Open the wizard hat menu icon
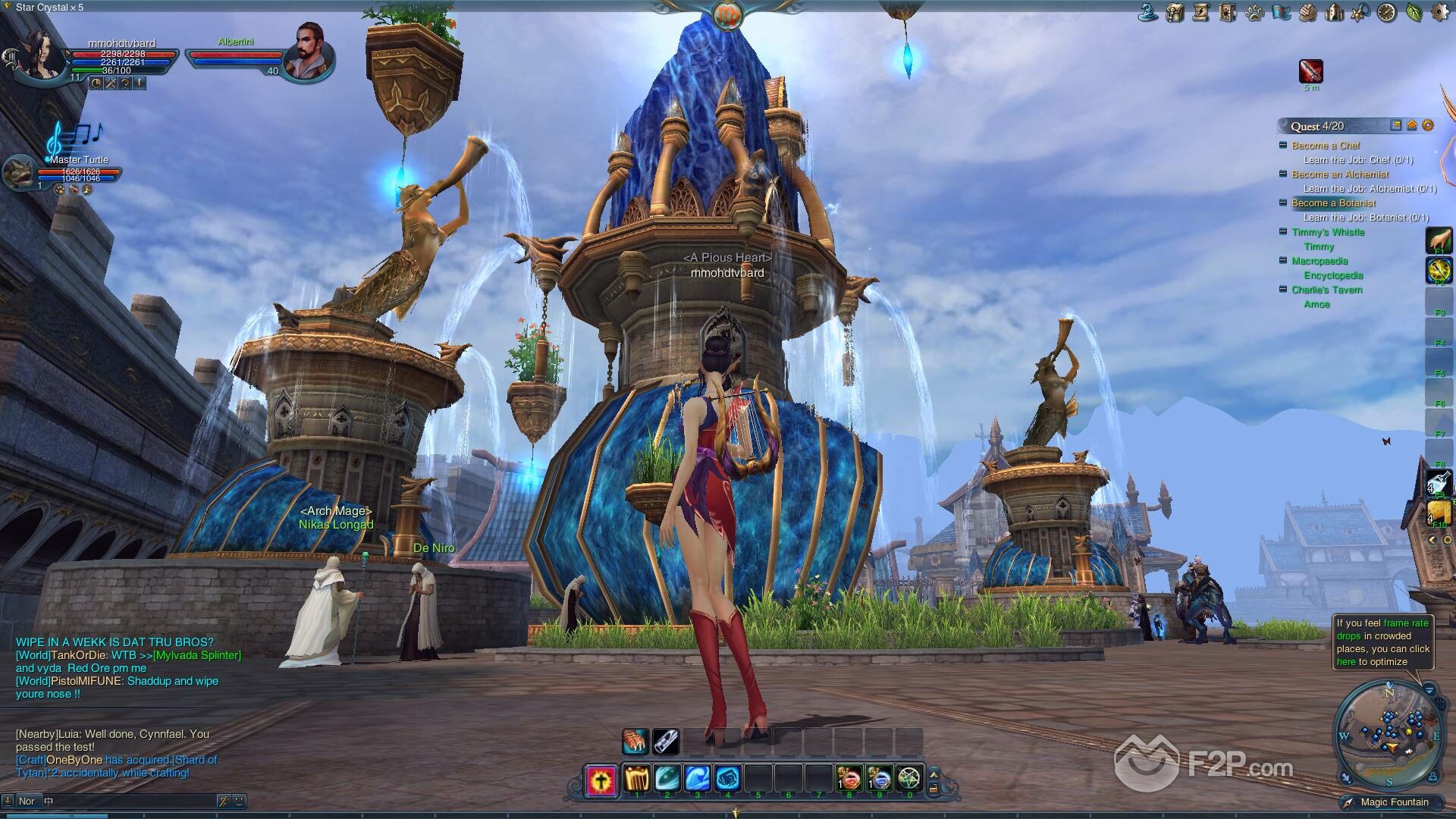Viewport: 1456px width, 819px height. [1148, 12]
